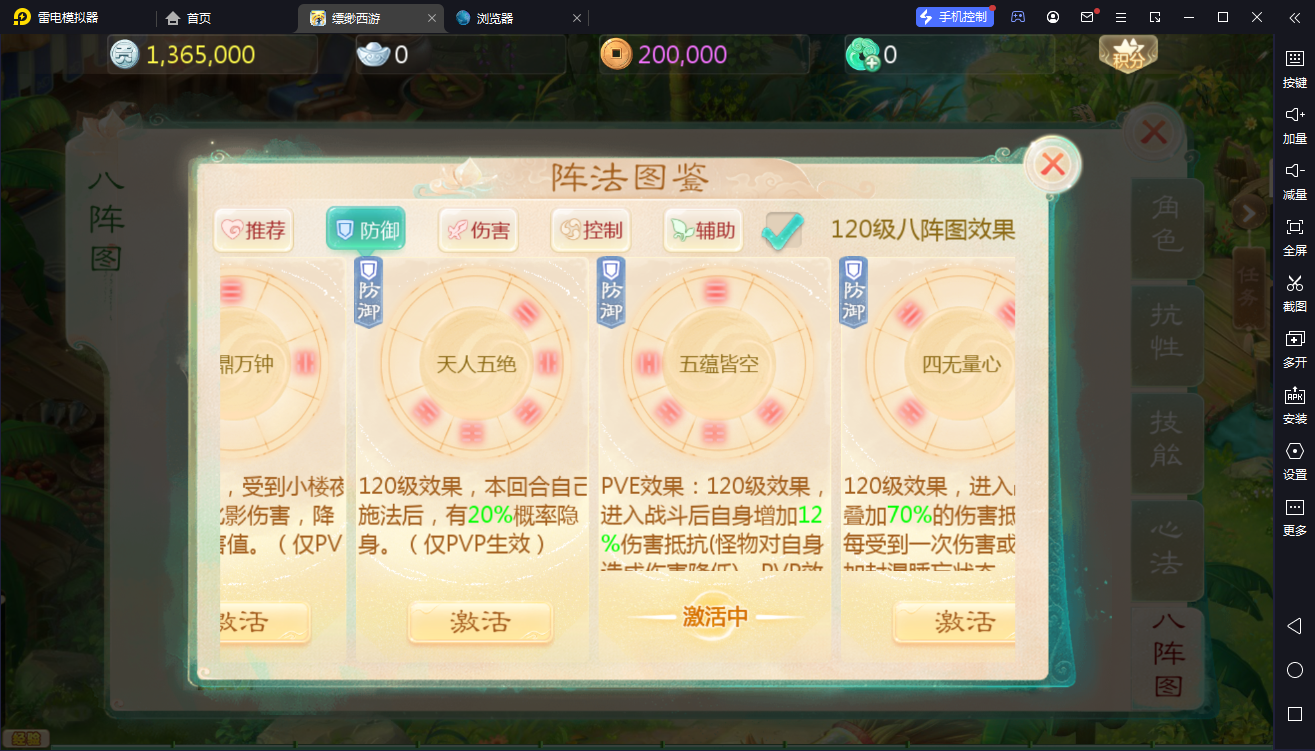The height and width of the screenshot is (751, 1315).
Task: Activate 天人五绝 via its 激活 button
Action: (x=479, y=622)
